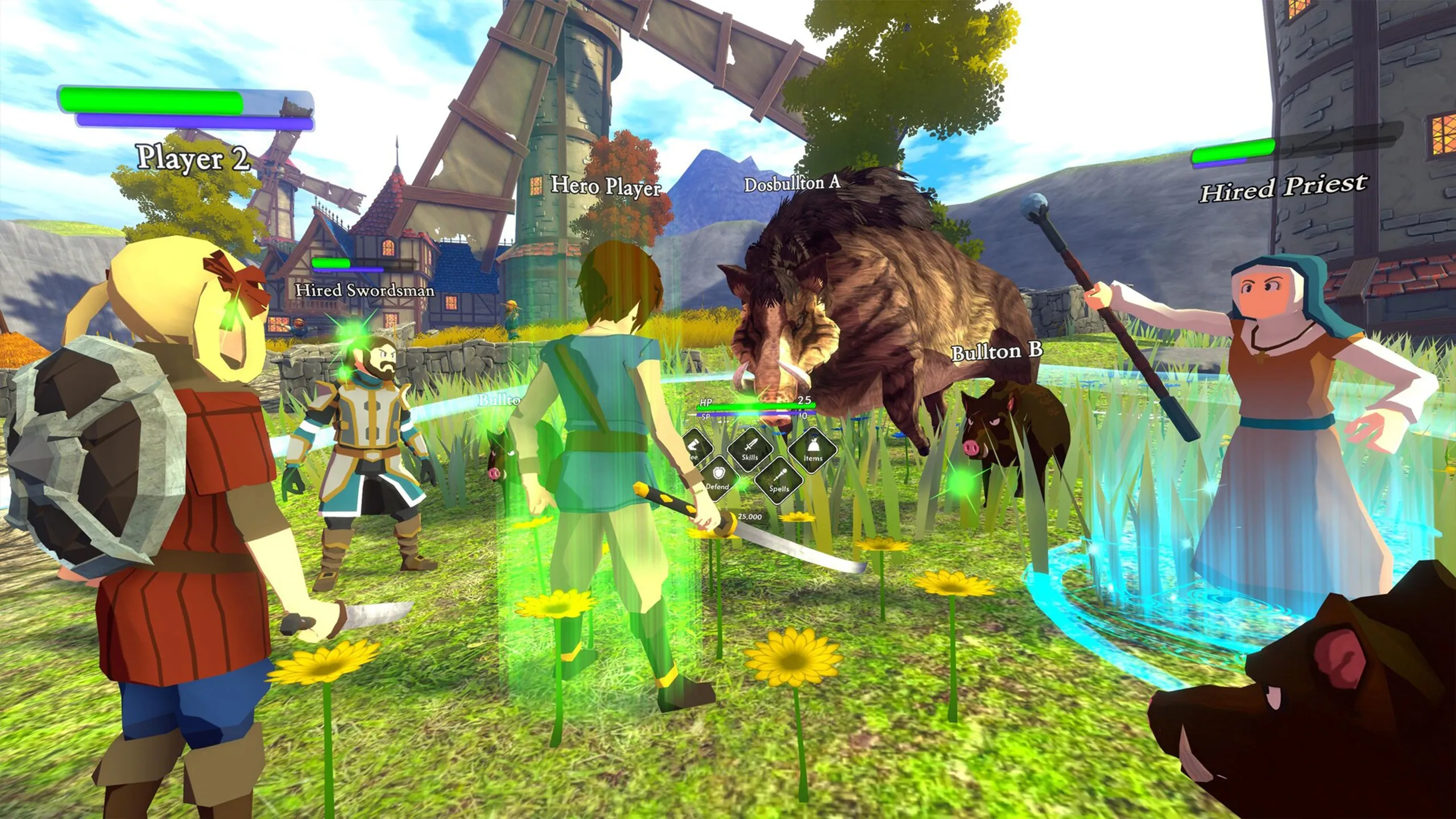Choose the Flee boot command
Screen dimensions: 1456x819
pos(695,448)
